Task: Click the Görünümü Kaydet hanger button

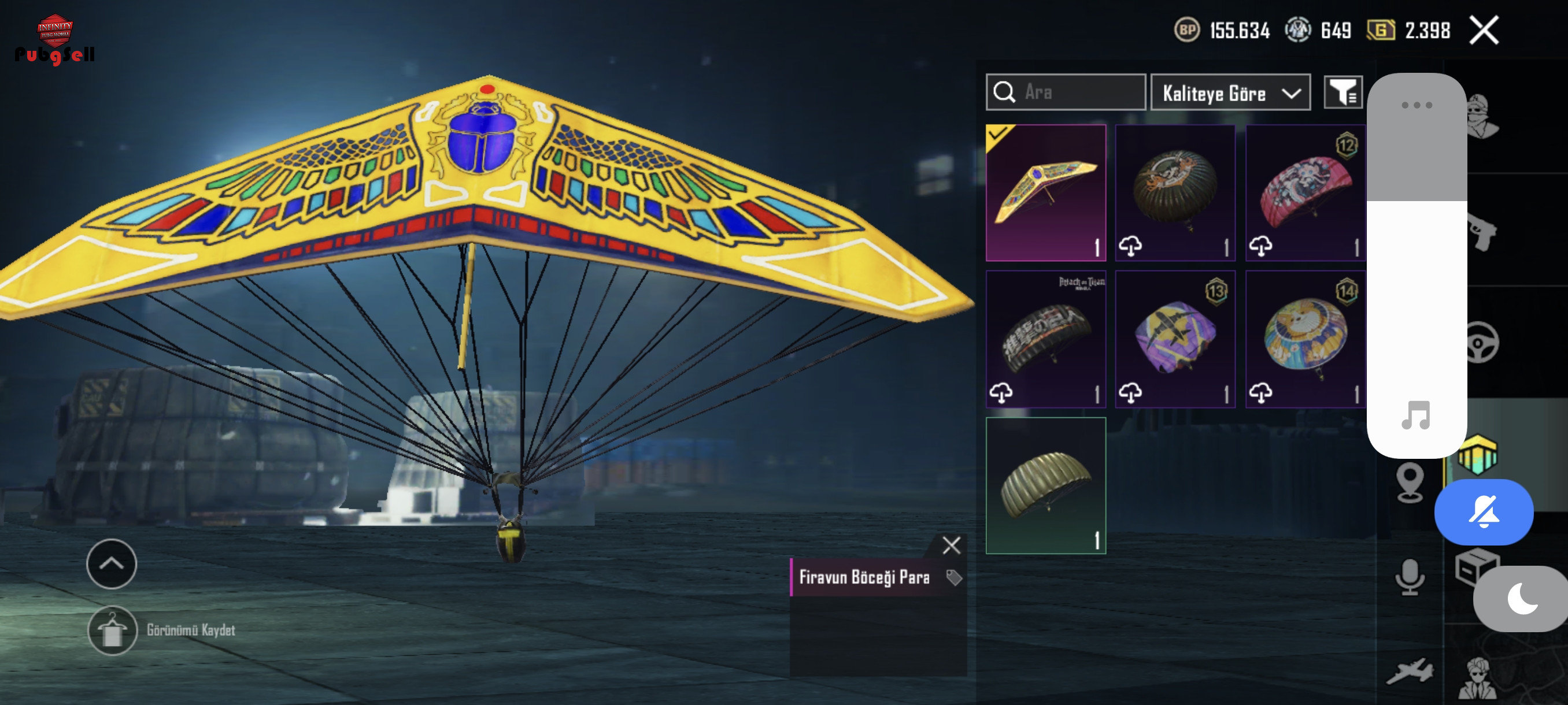Action: [112, 629]
